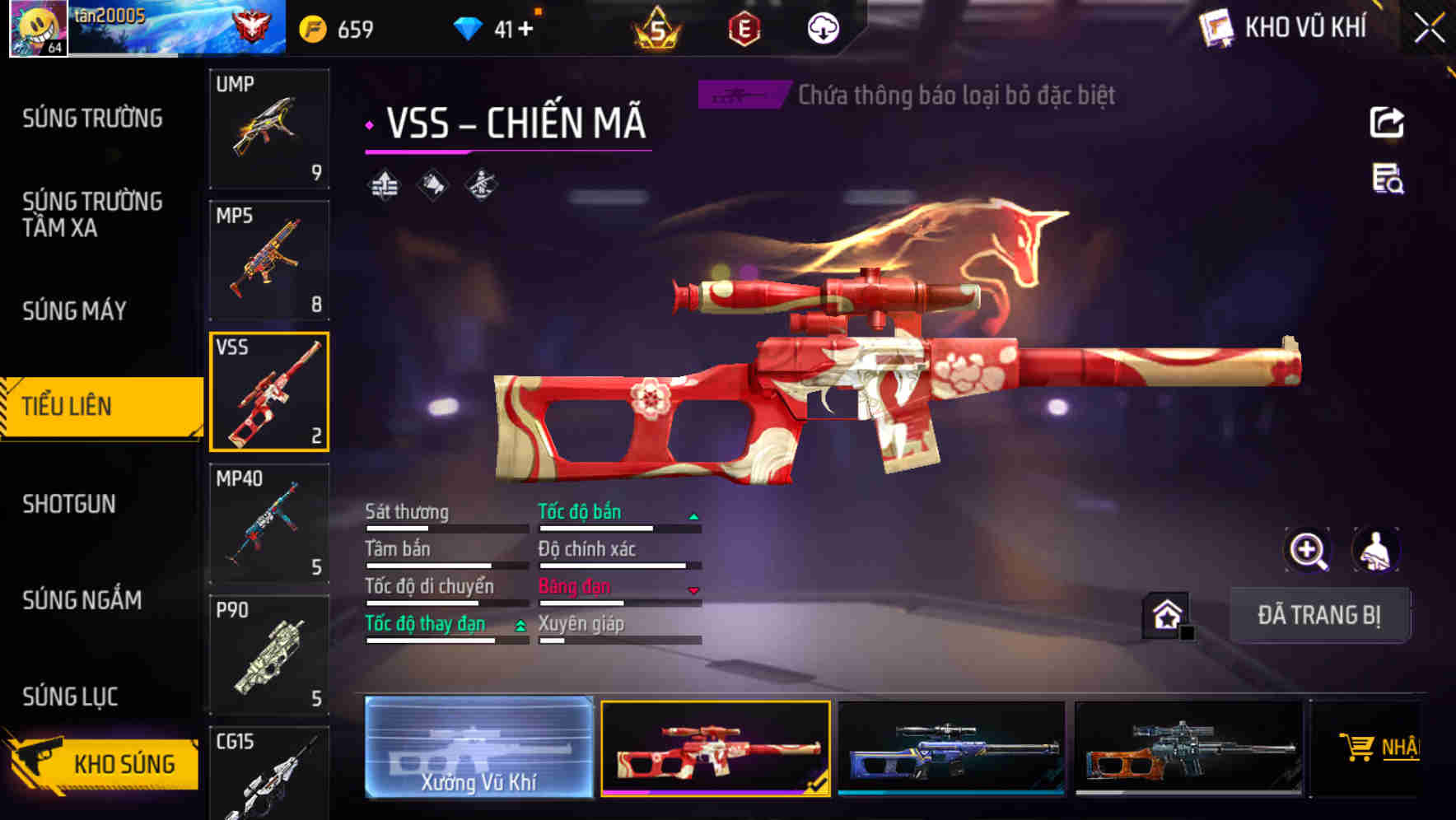This screenshot has width=1456, height=820.
Task: Click the ĐÃ TRANG BỊ button
Action: pos(1318,615)
